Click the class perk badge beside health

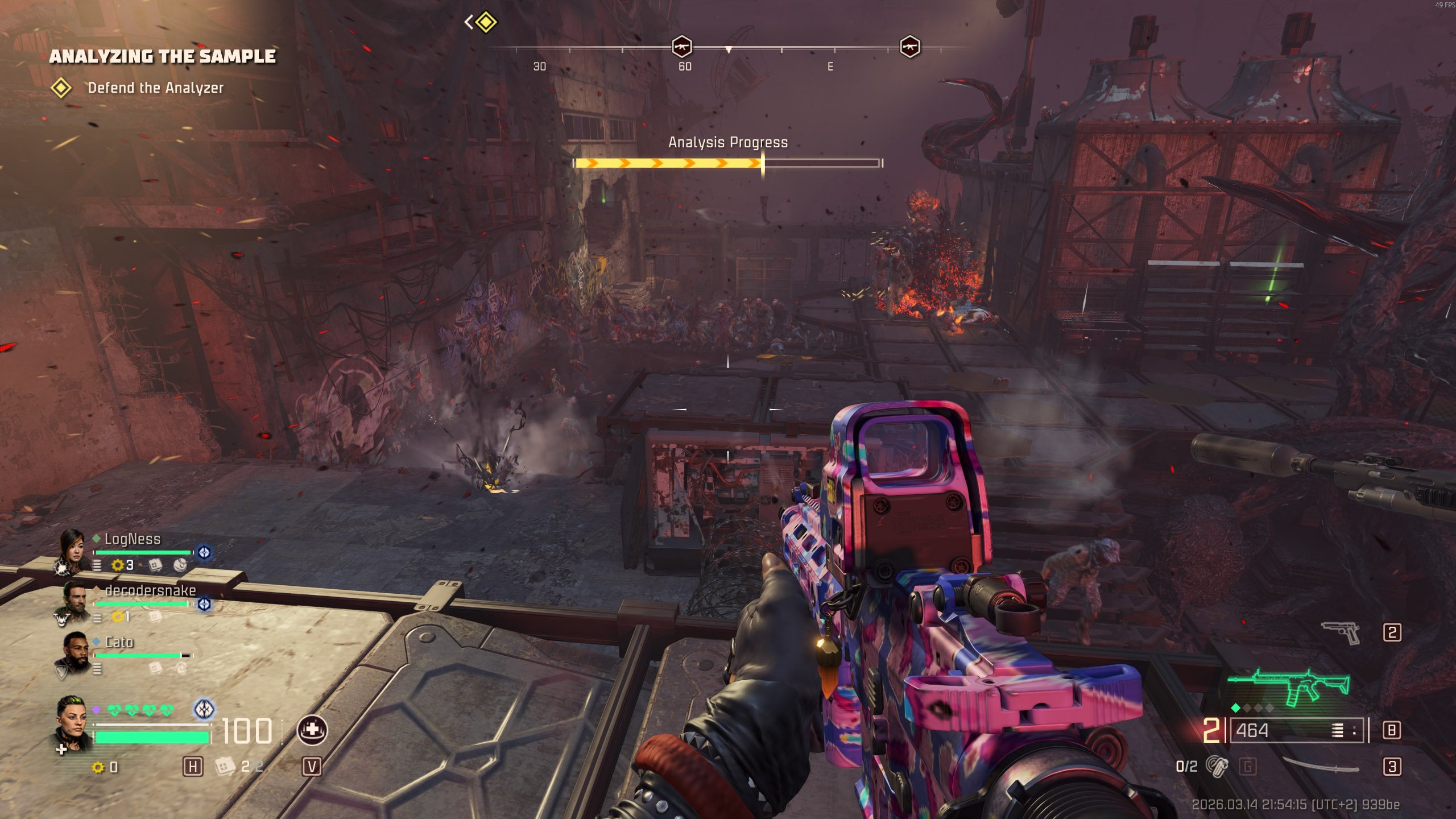coord(204,709)
